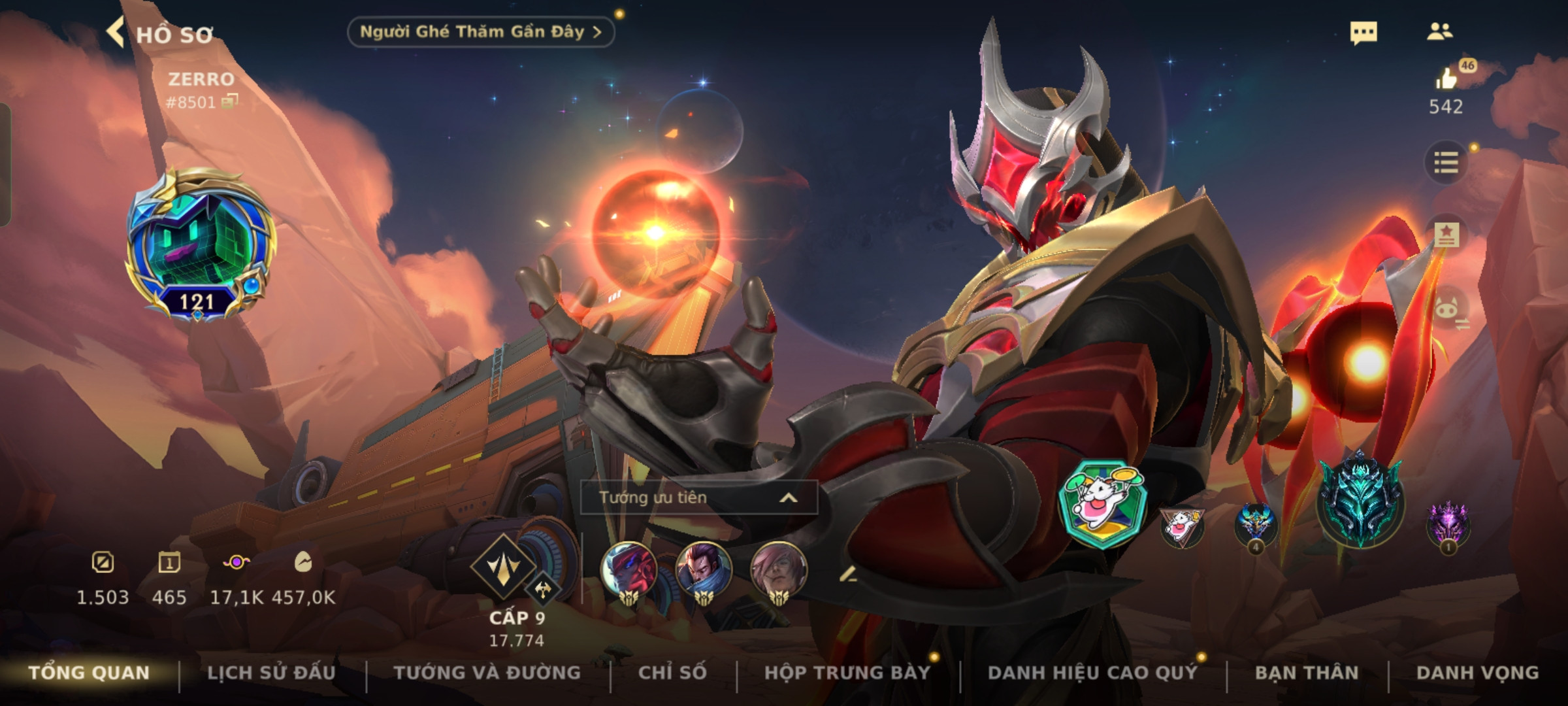This screenshot has width=1568, height=706.
Task: Select the Tổng Quan overview tab
Action: [90, 673]
